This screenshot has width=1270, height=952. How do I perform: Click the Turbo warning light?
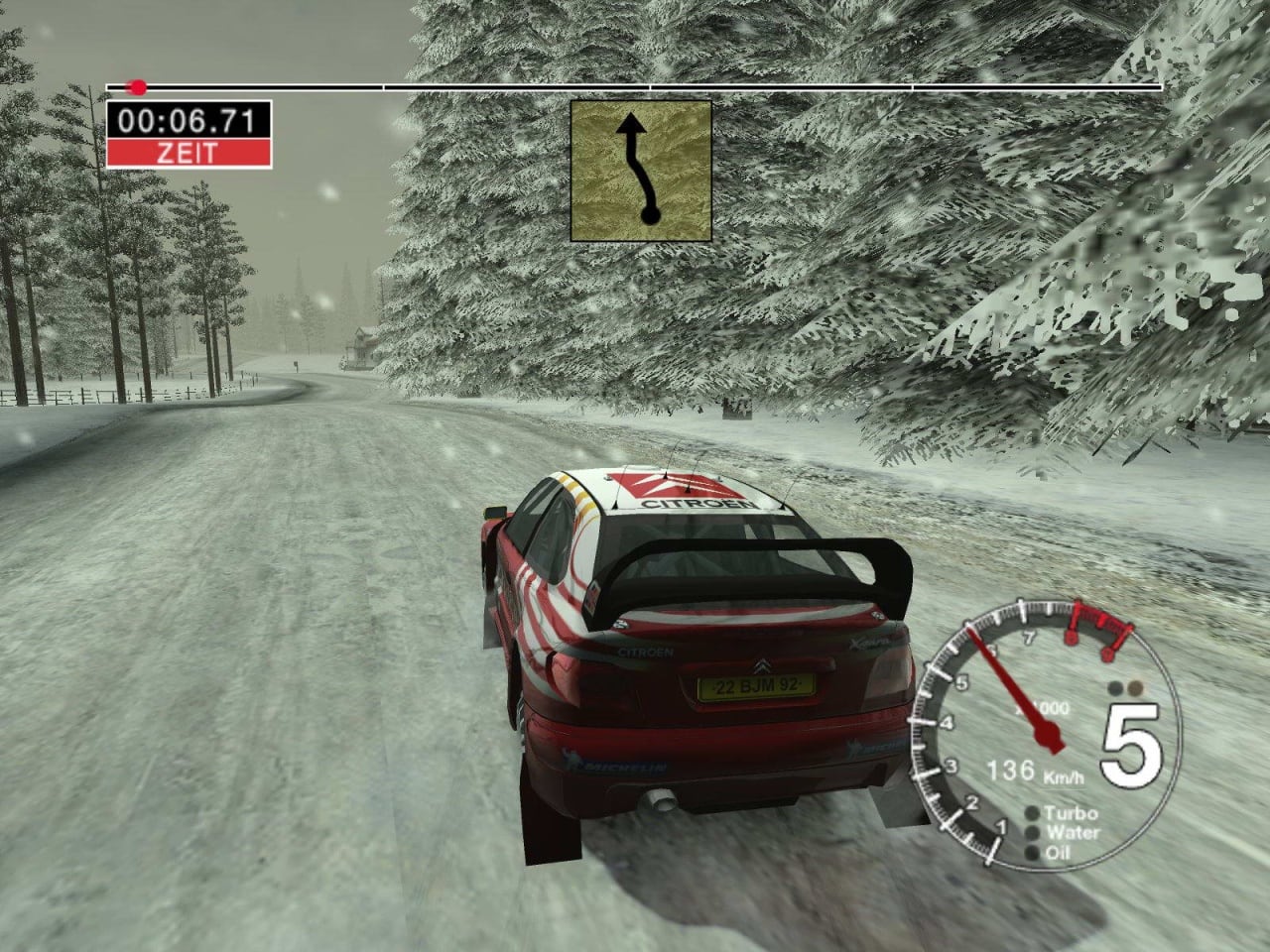coord(1034,815)
